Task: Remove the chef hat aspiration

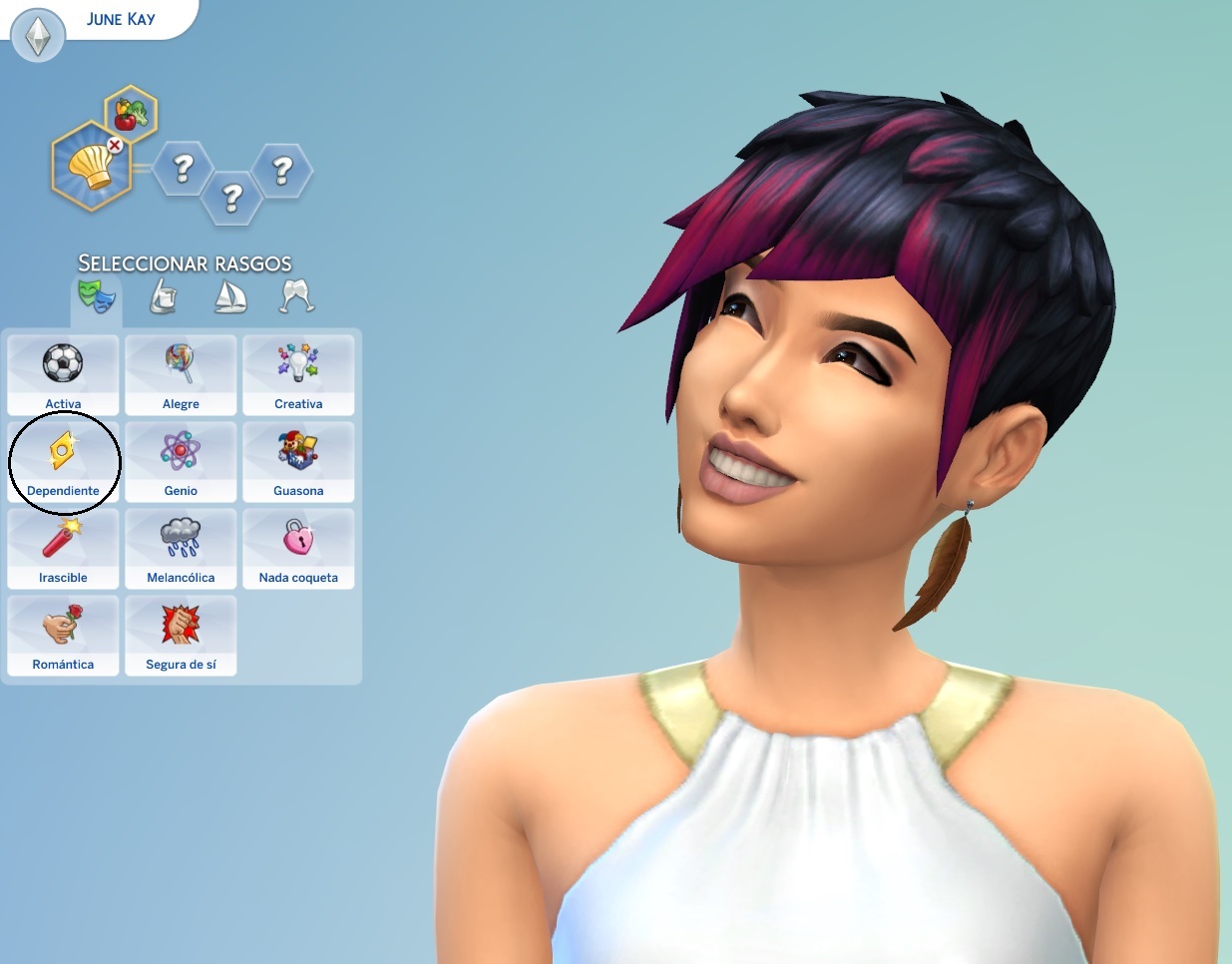Action: point(115,146)
